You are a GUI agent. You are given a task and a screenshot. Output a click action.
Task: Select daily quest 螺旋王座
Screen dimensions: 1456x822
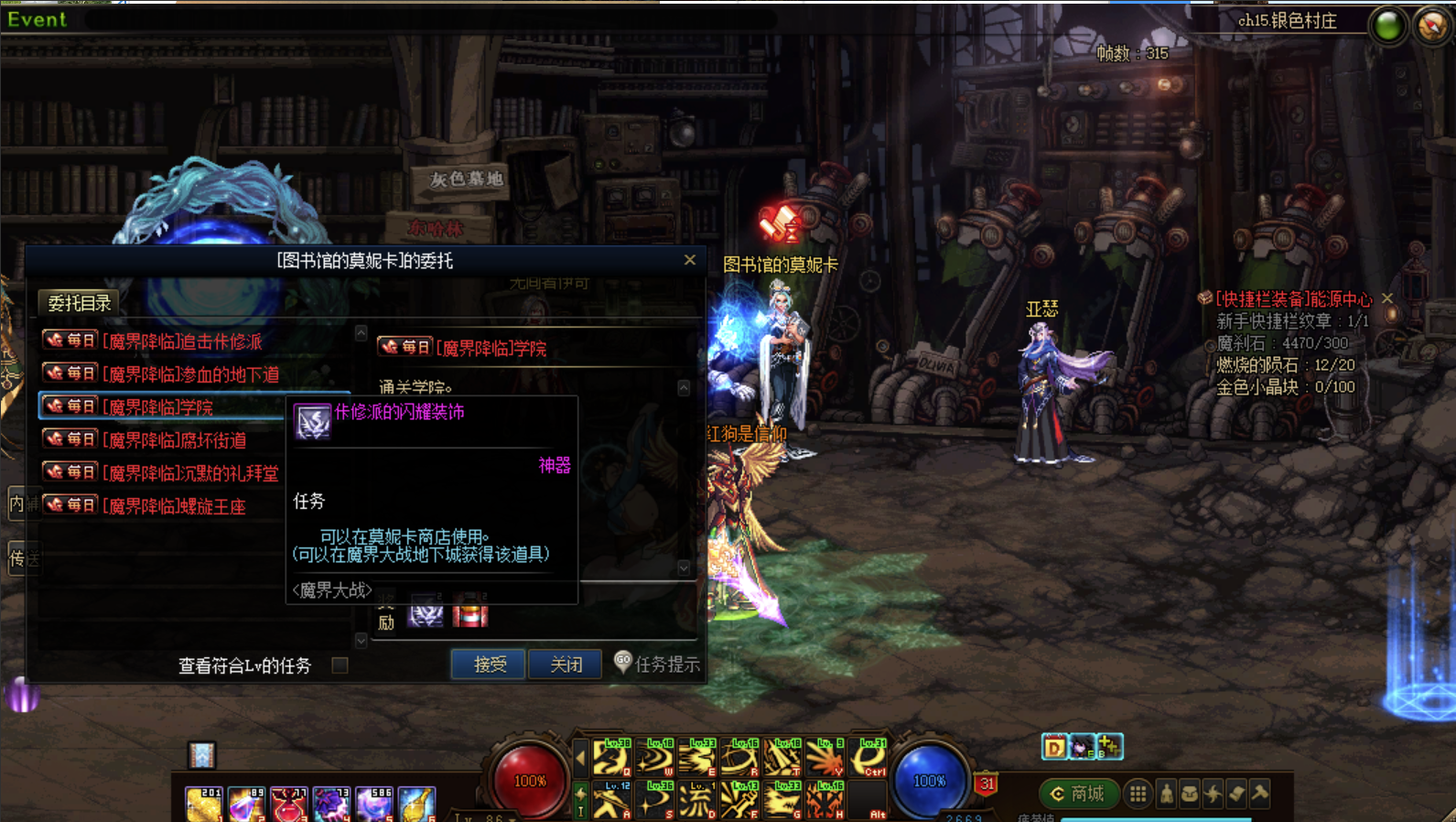[x=176, y=506]
